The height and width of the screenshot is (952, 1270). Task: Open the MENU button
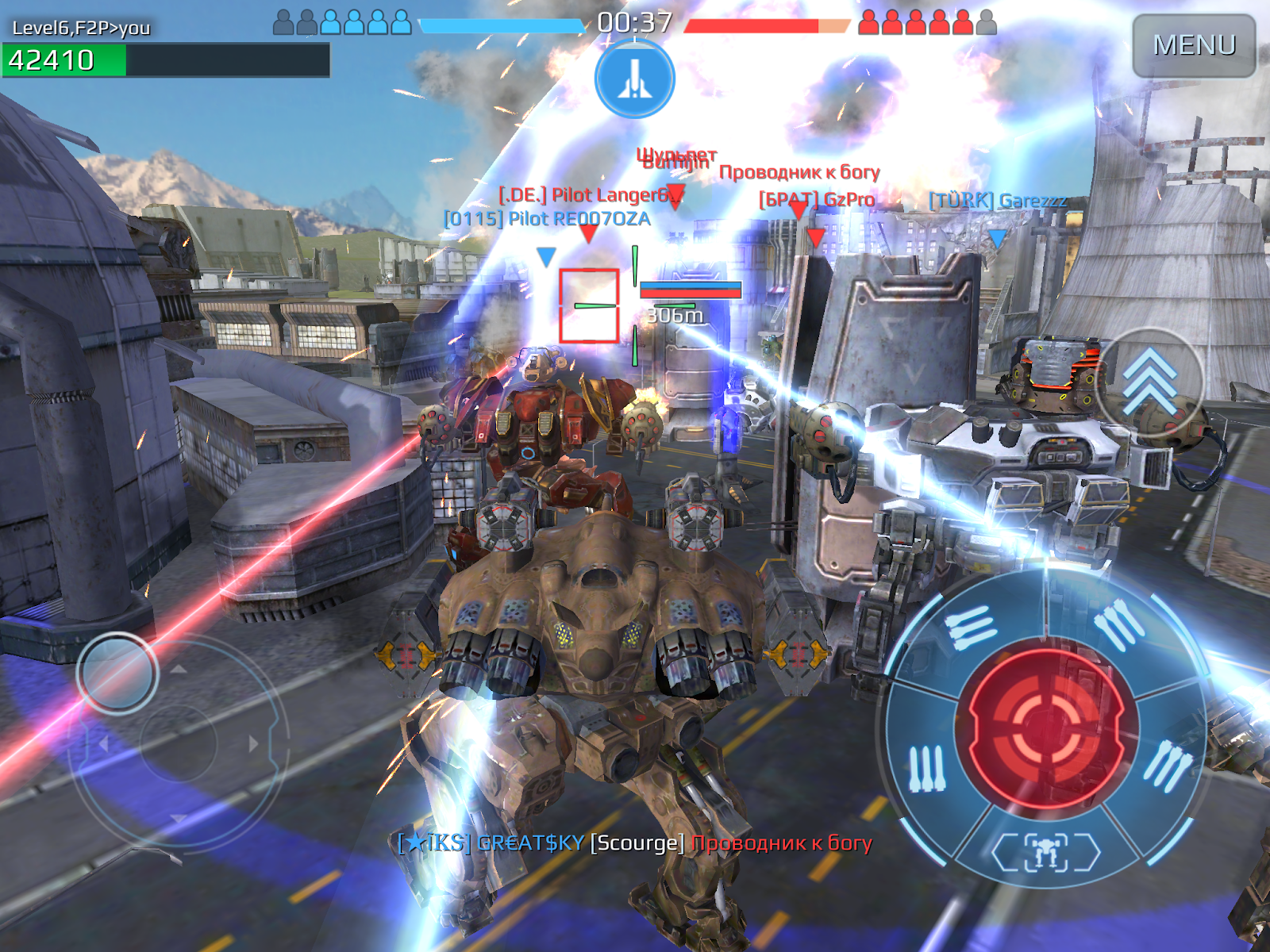click(x=1193, y=45)
